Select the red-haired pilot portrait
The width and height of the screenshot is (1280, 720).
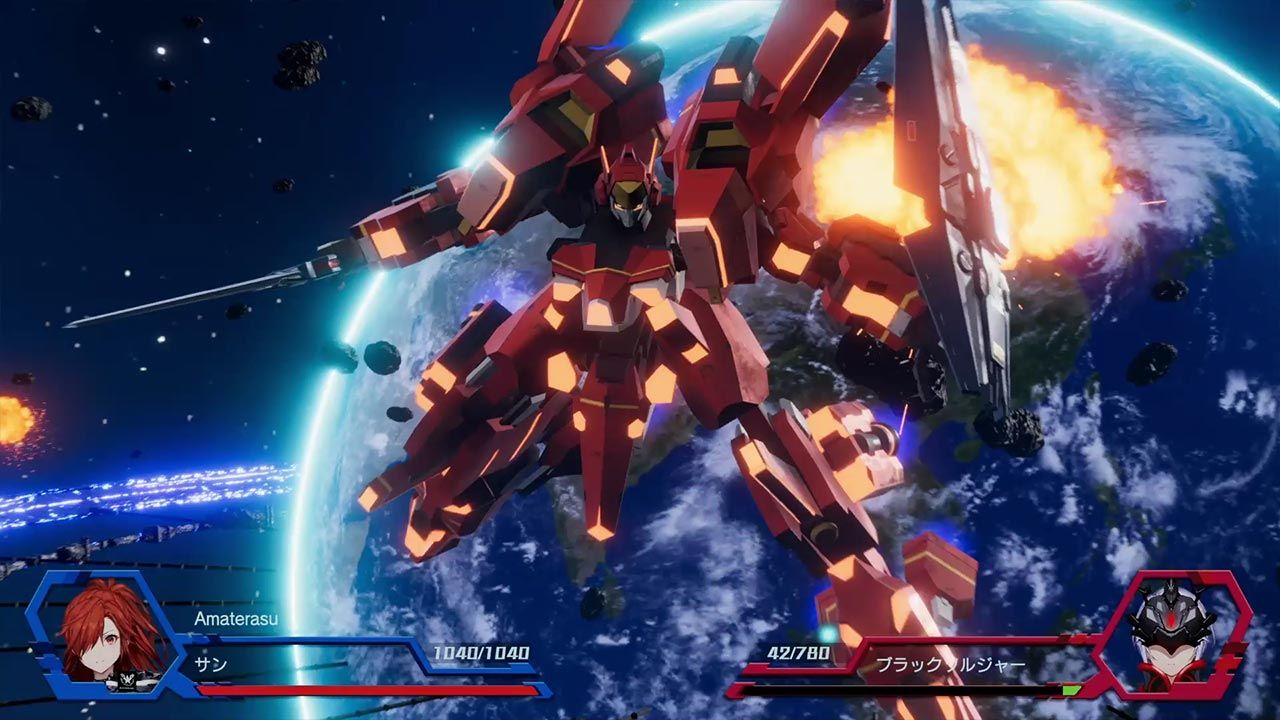[x=110, y=634]
